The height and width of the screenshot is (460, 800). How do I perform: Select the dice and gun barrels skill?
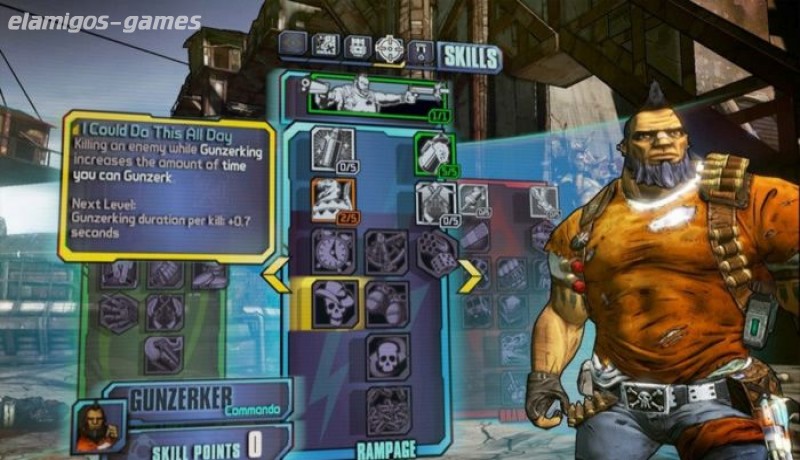click(x=437, y=251)
